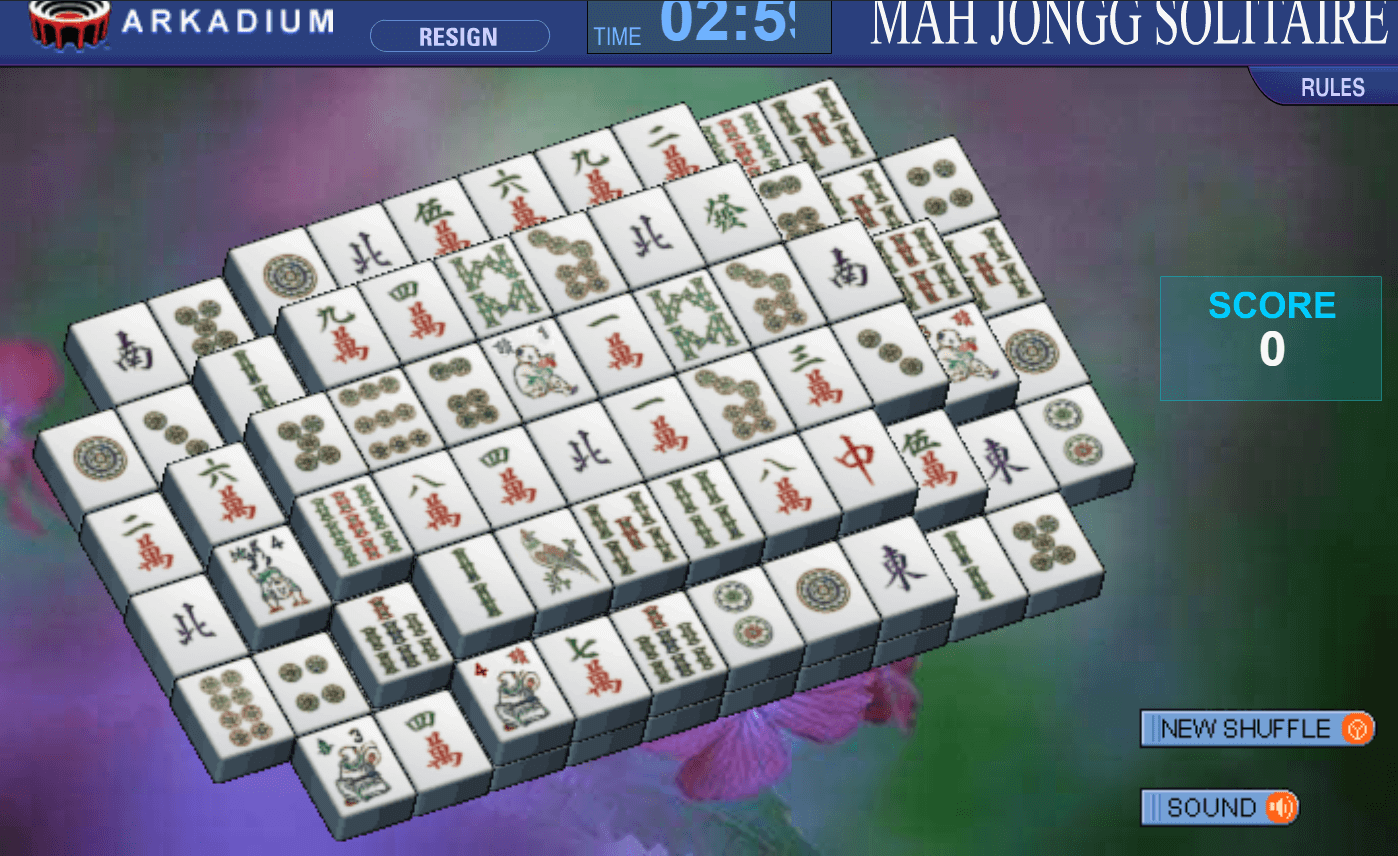
Task: Resign the current game
Action: [458, 36]
